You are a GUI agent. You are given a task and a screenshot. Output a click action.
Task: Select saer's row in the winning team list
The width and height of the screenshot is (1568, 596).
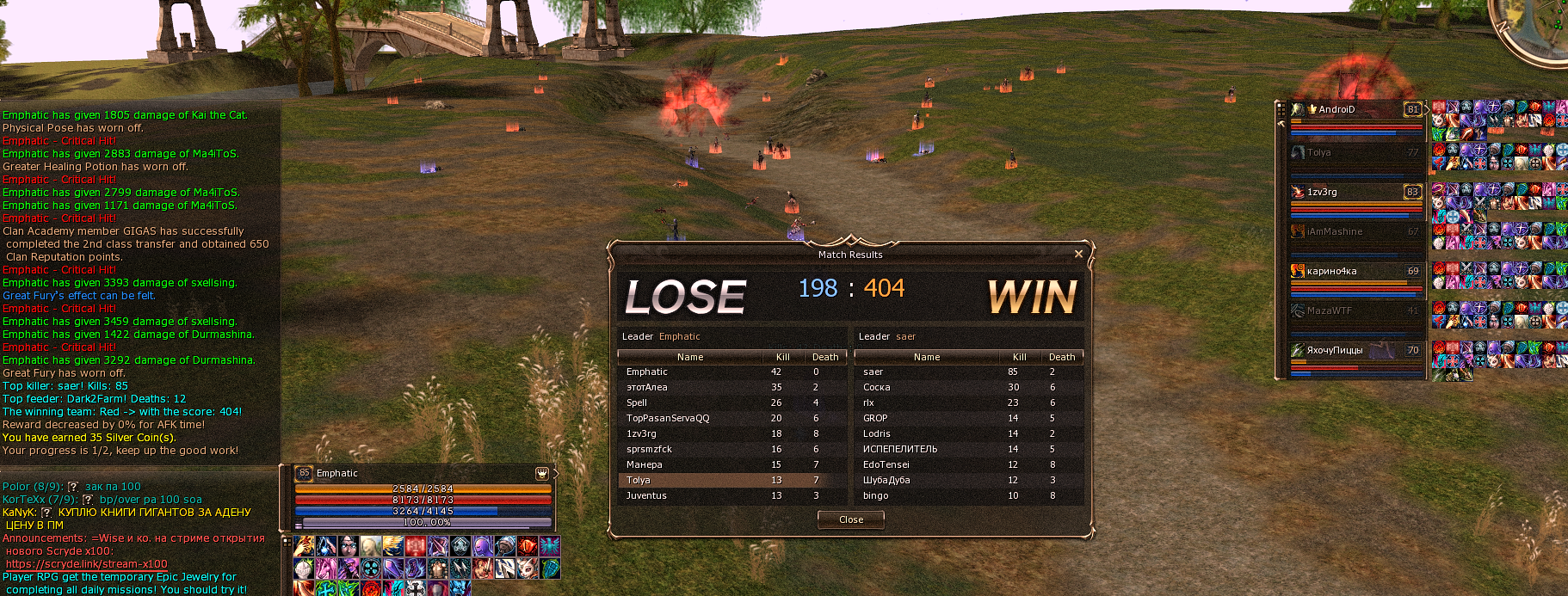tap(968, 372)
